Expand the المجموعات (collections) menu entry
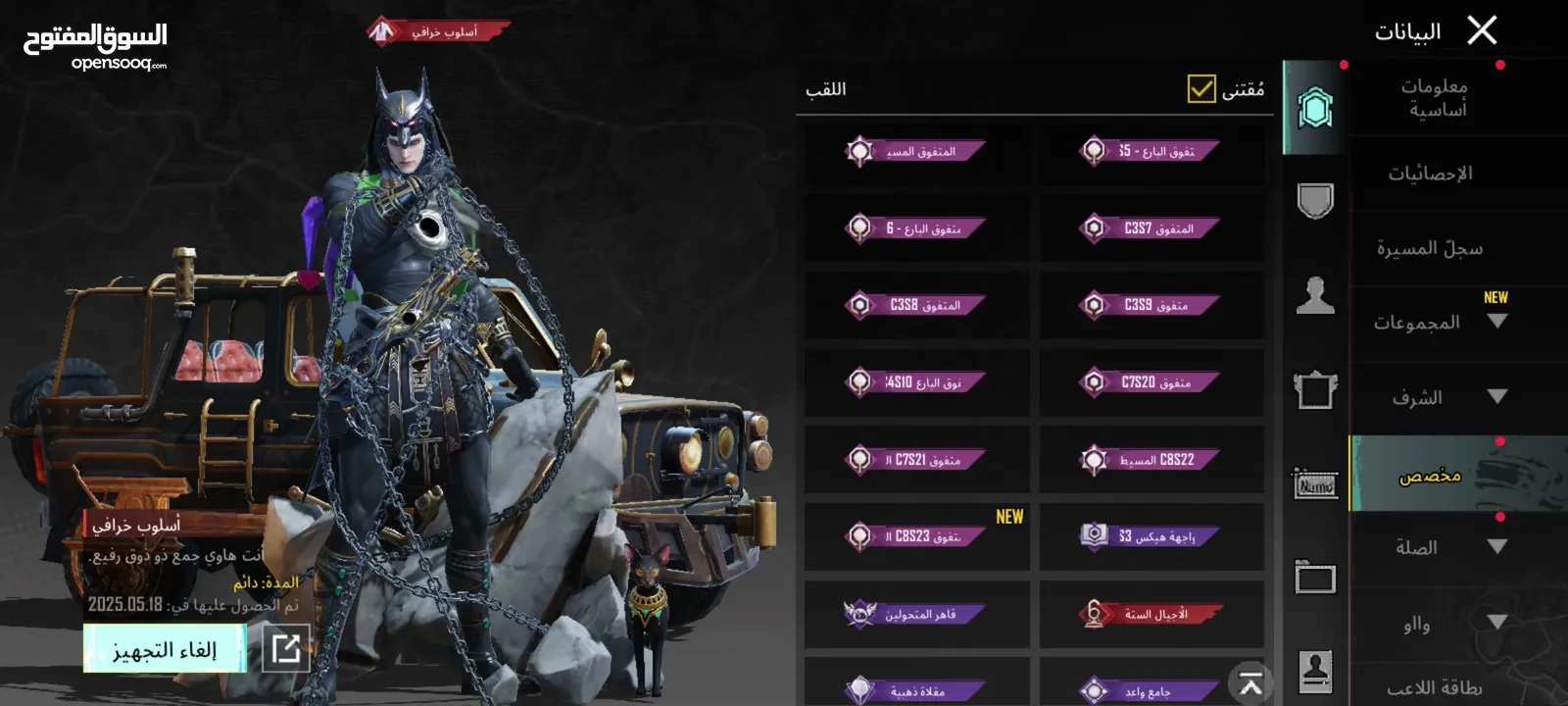 point(1437,323)
